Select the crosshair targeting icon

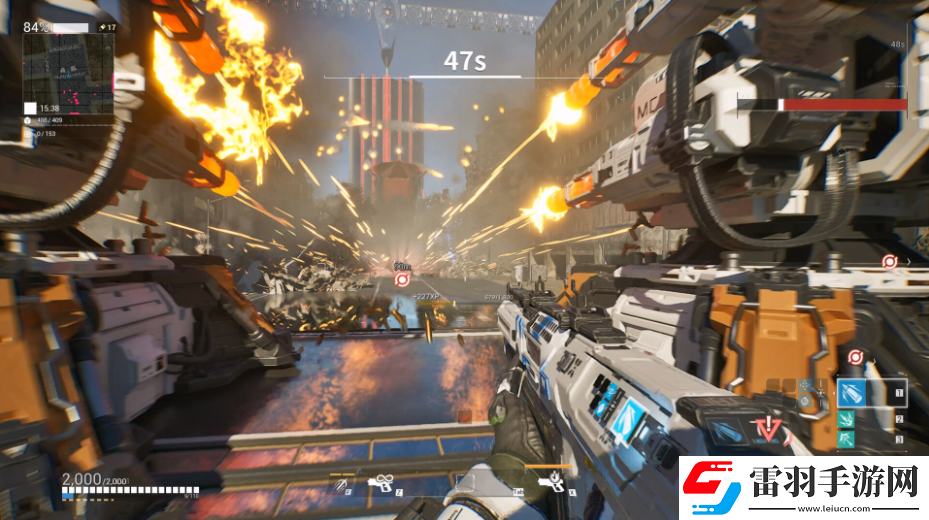pos(807,384)
